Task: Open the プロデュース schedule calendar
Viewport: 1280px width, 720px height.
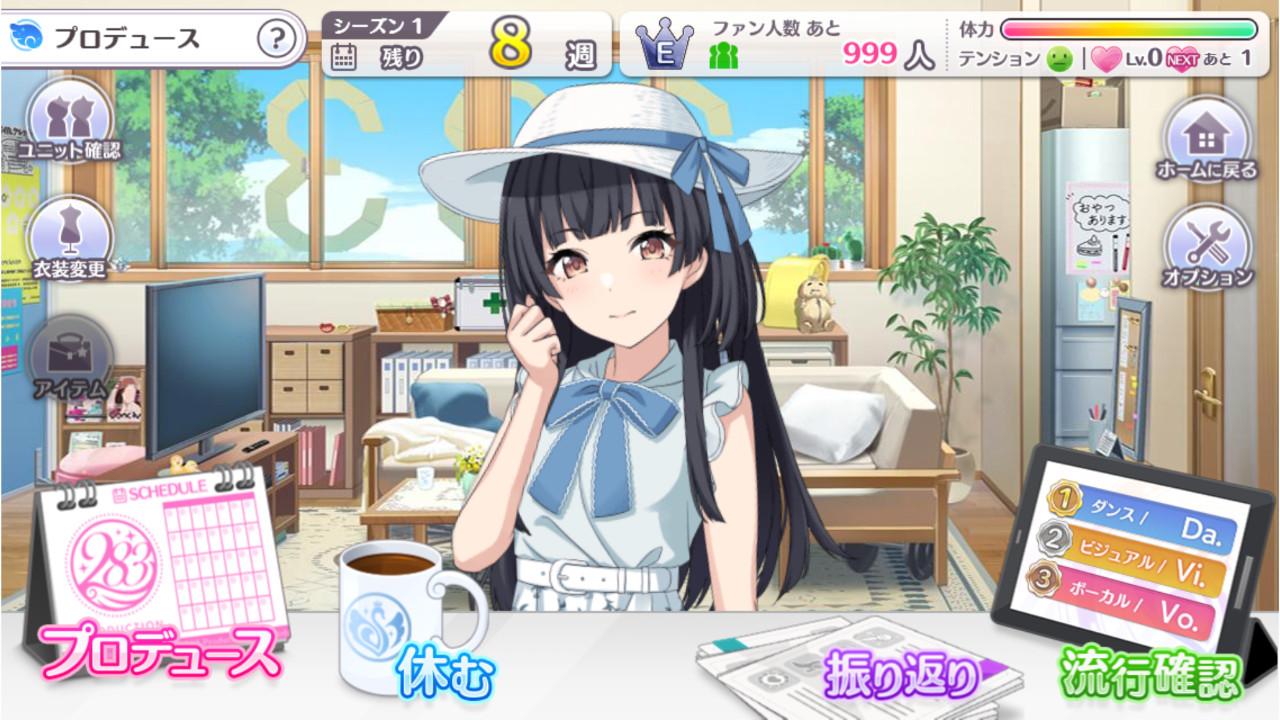Action: click(160, 580)
